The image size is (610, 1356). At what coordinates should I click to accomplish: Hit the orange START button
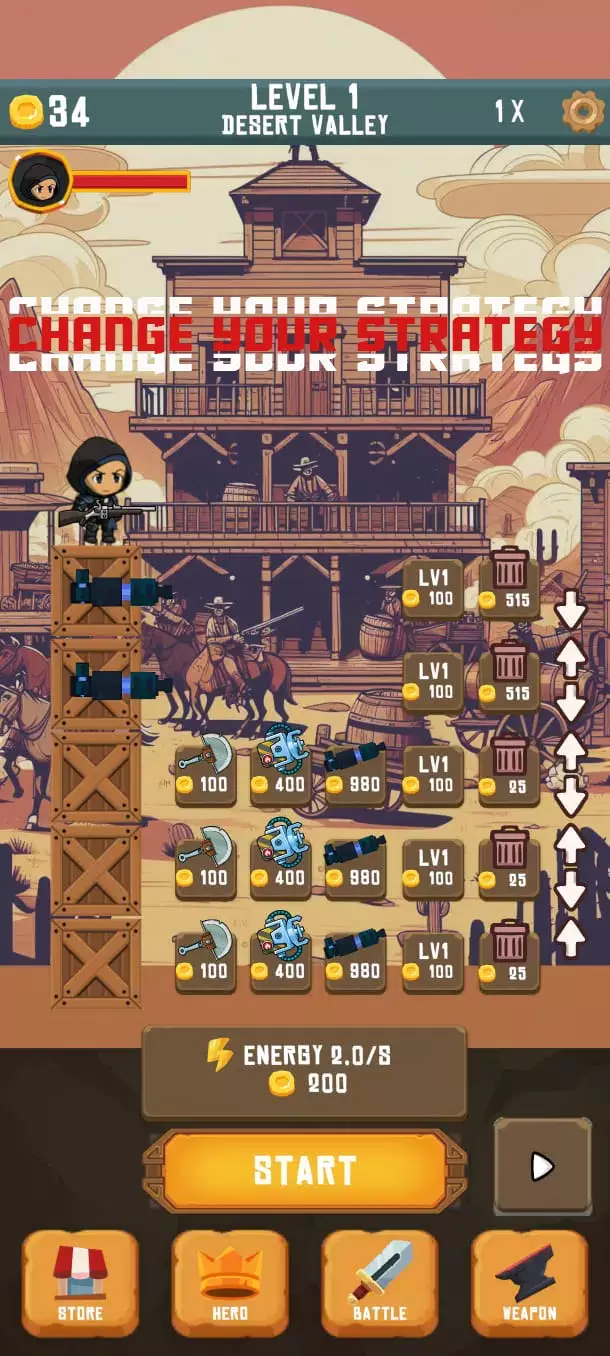[x=305, y=1170]
